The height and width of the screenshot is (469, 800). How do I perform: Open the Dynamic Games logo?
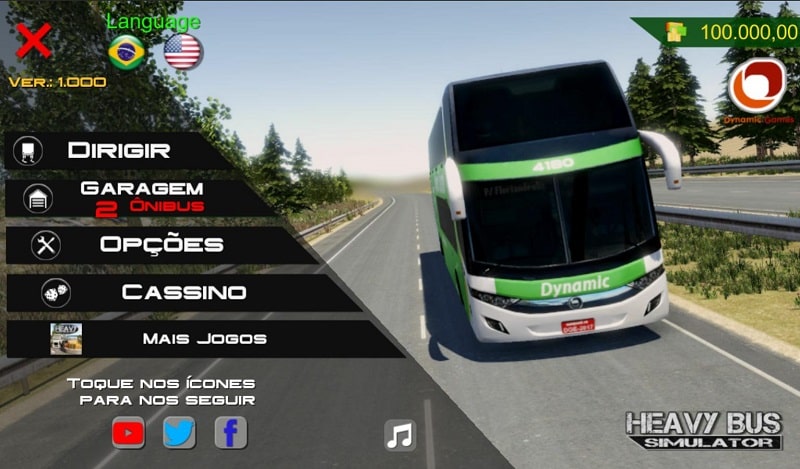pos(757,86)
